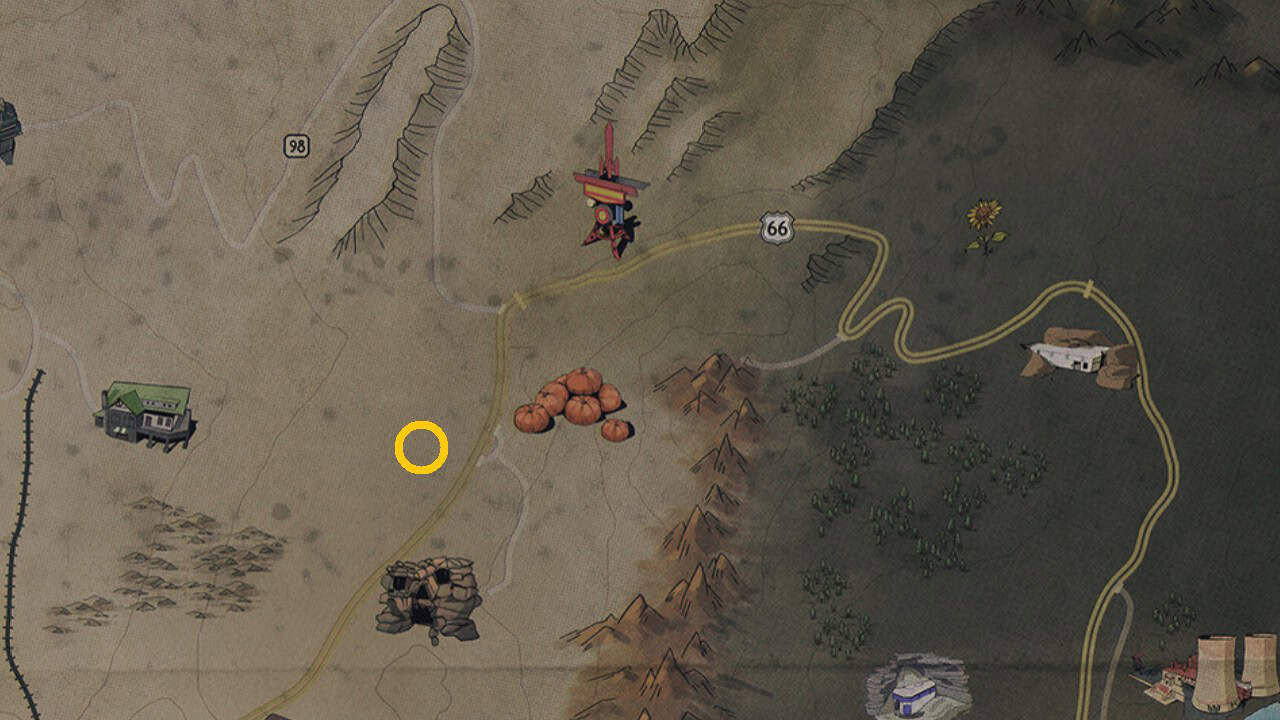The image size is (1280, 720).
Task: Select the green-roofed farmhouse marker
Action: point(148,413)
